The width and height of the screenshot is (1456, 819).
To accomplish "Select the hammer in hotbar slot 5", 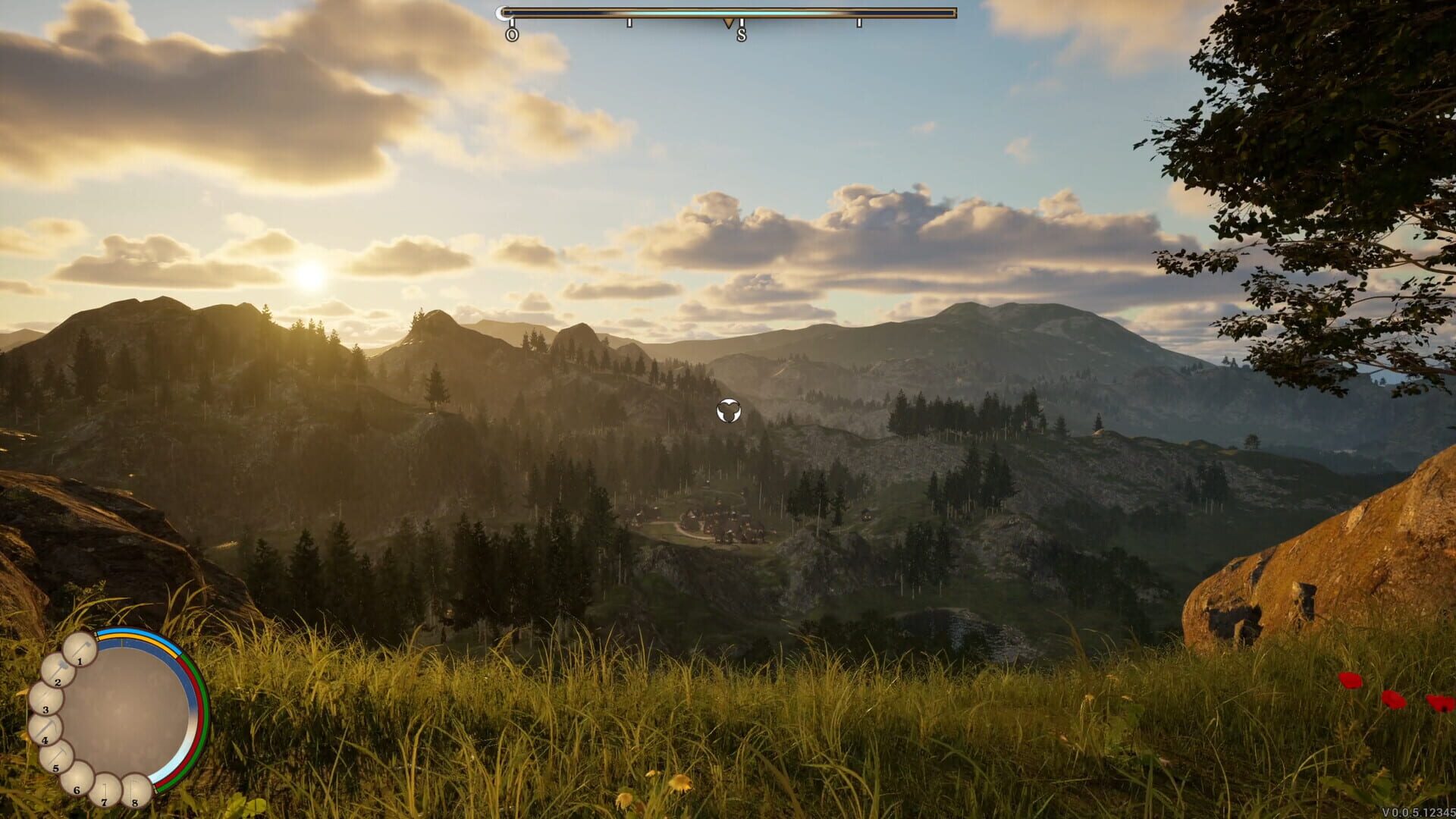I will pyautogui.click(x=57, y=757).
